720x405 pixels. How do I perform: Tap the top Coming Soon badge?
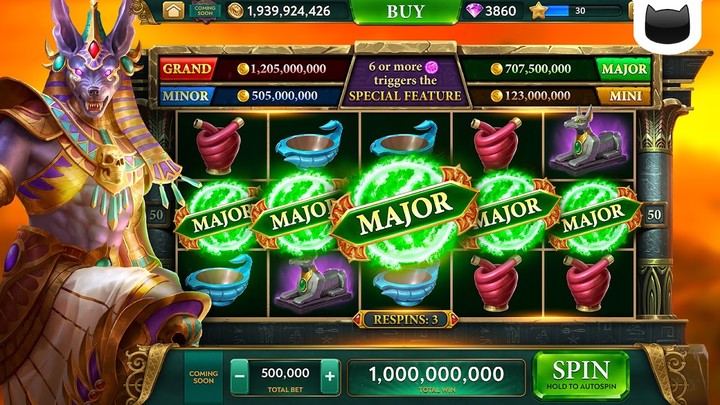204,11
